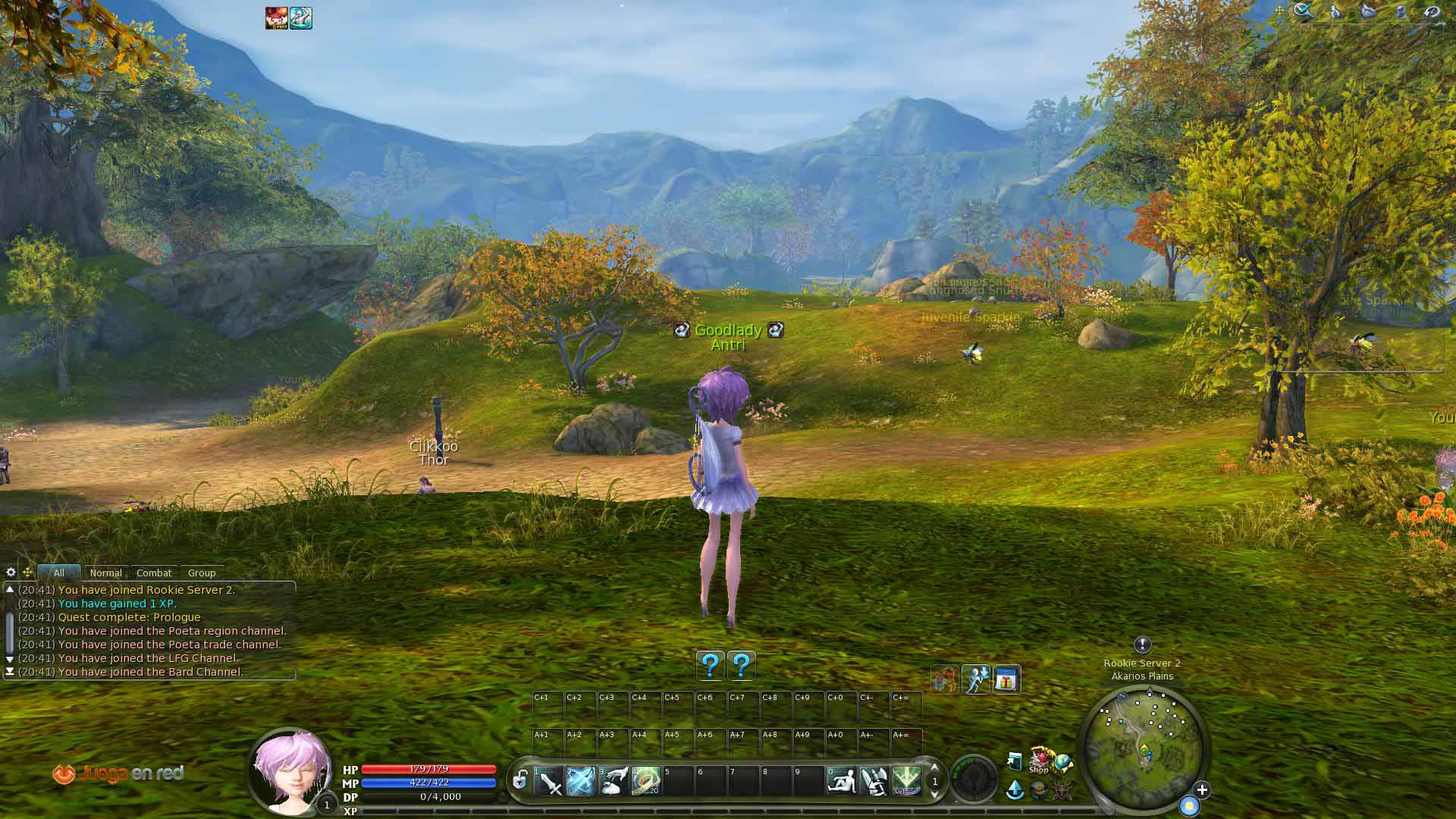
Task: Activate the sitting rest action icon
Action: pos(841,781)
